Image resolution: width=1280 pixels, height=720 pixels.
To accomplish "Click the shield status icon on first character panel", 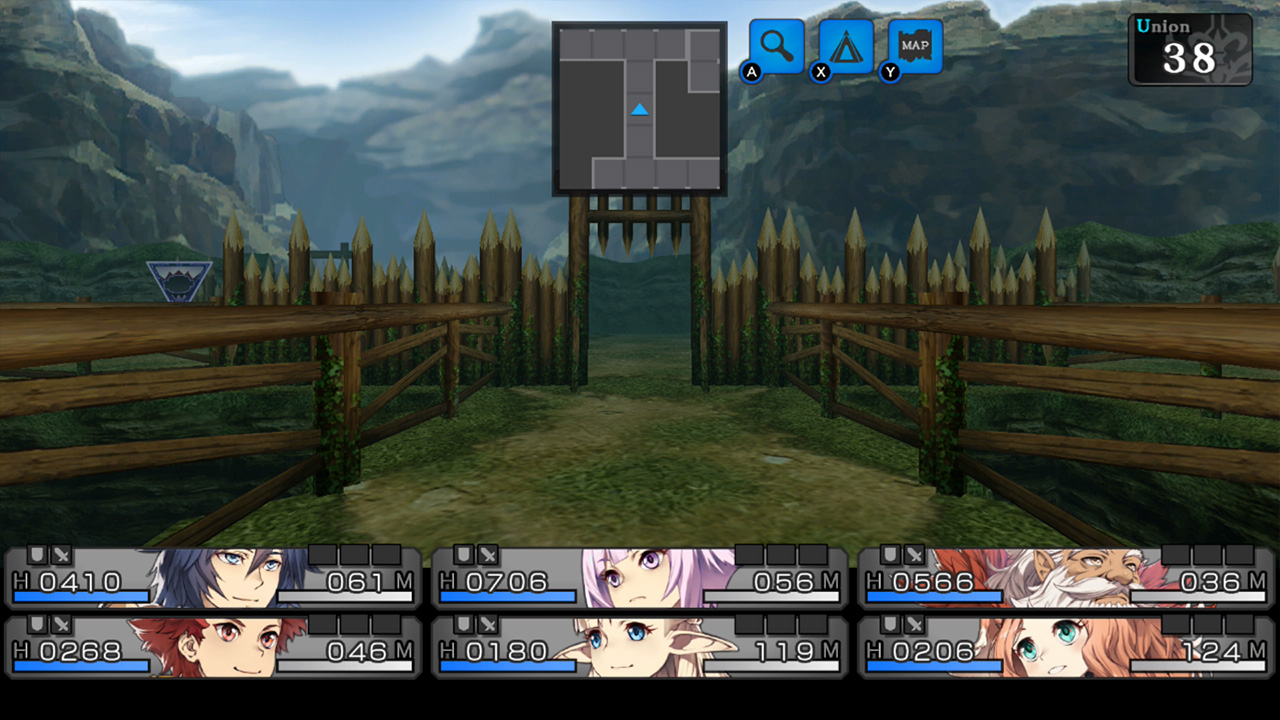I will point(38,554).
